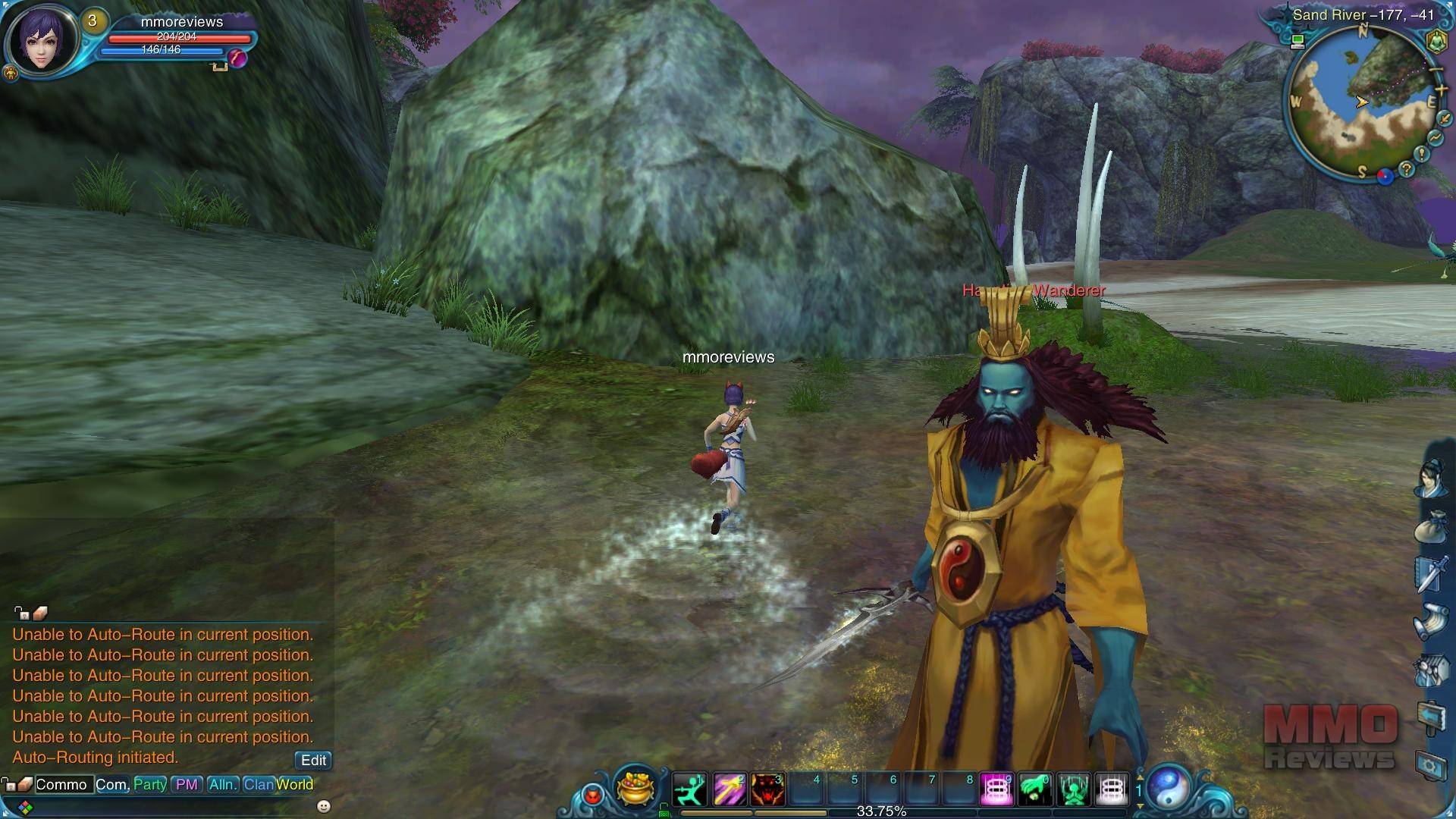Viewport: 1456px width, 819px height.
Task: Use the purple arrow strike skill
Action: tap(729, 790)
